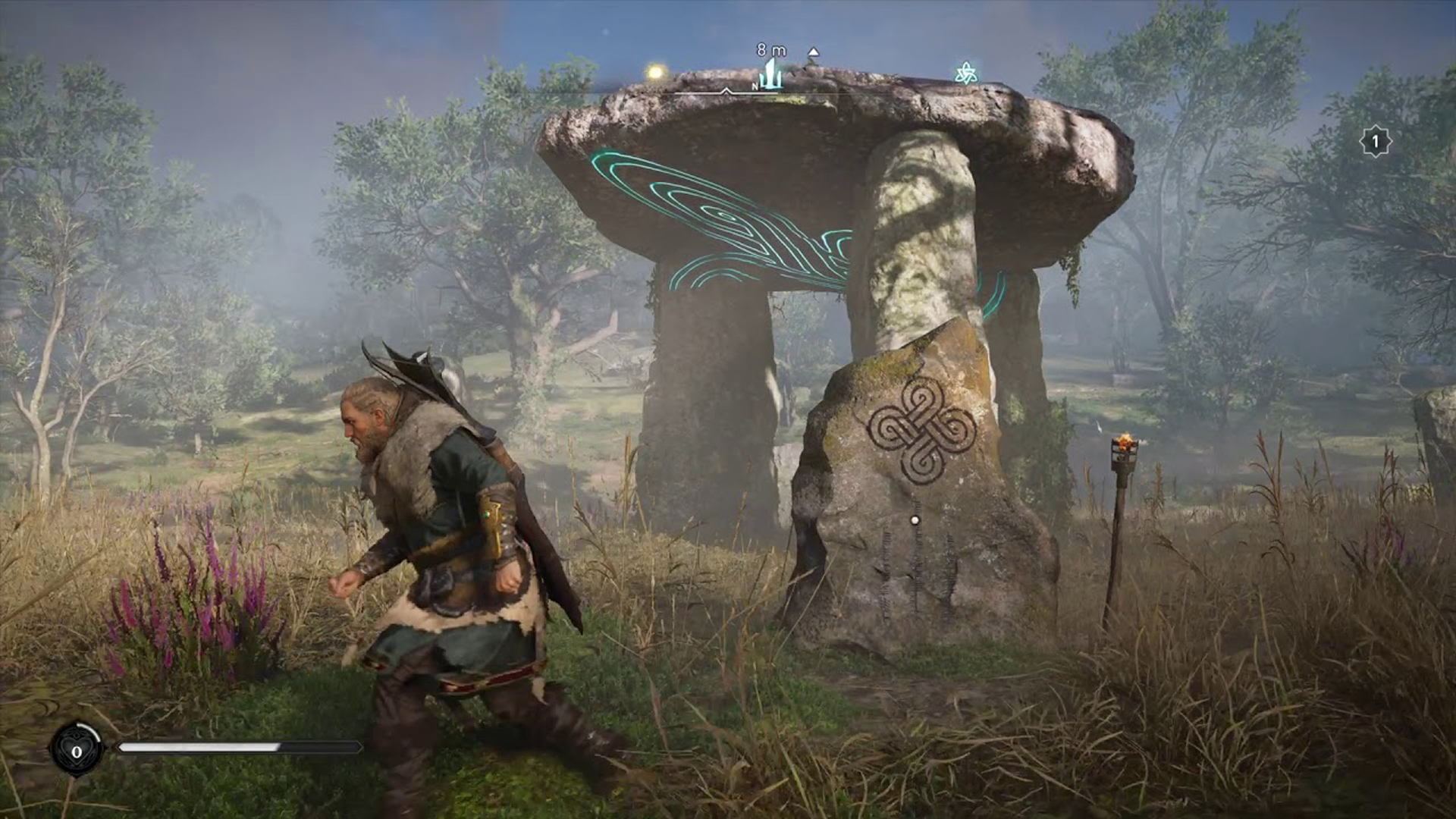The image size is (1456, 819).
Task: Click the glowing yellow wealth marker on compass
Action: point(655,72)
